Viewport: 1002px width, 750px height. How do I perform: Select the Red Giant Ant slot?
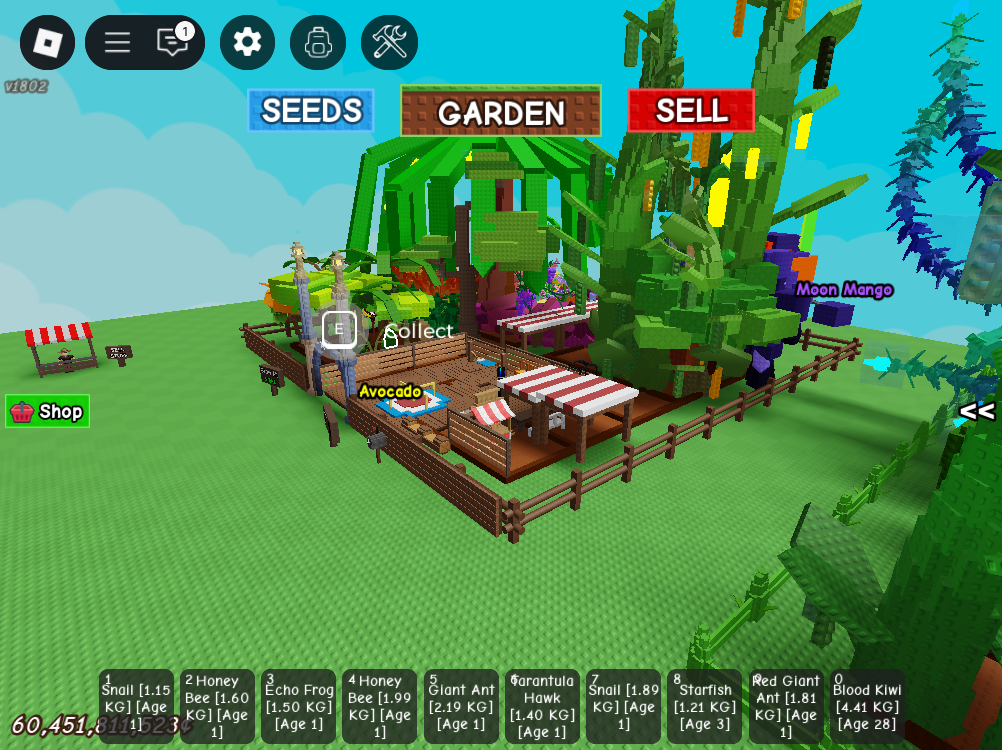click(x=786, y=706)
